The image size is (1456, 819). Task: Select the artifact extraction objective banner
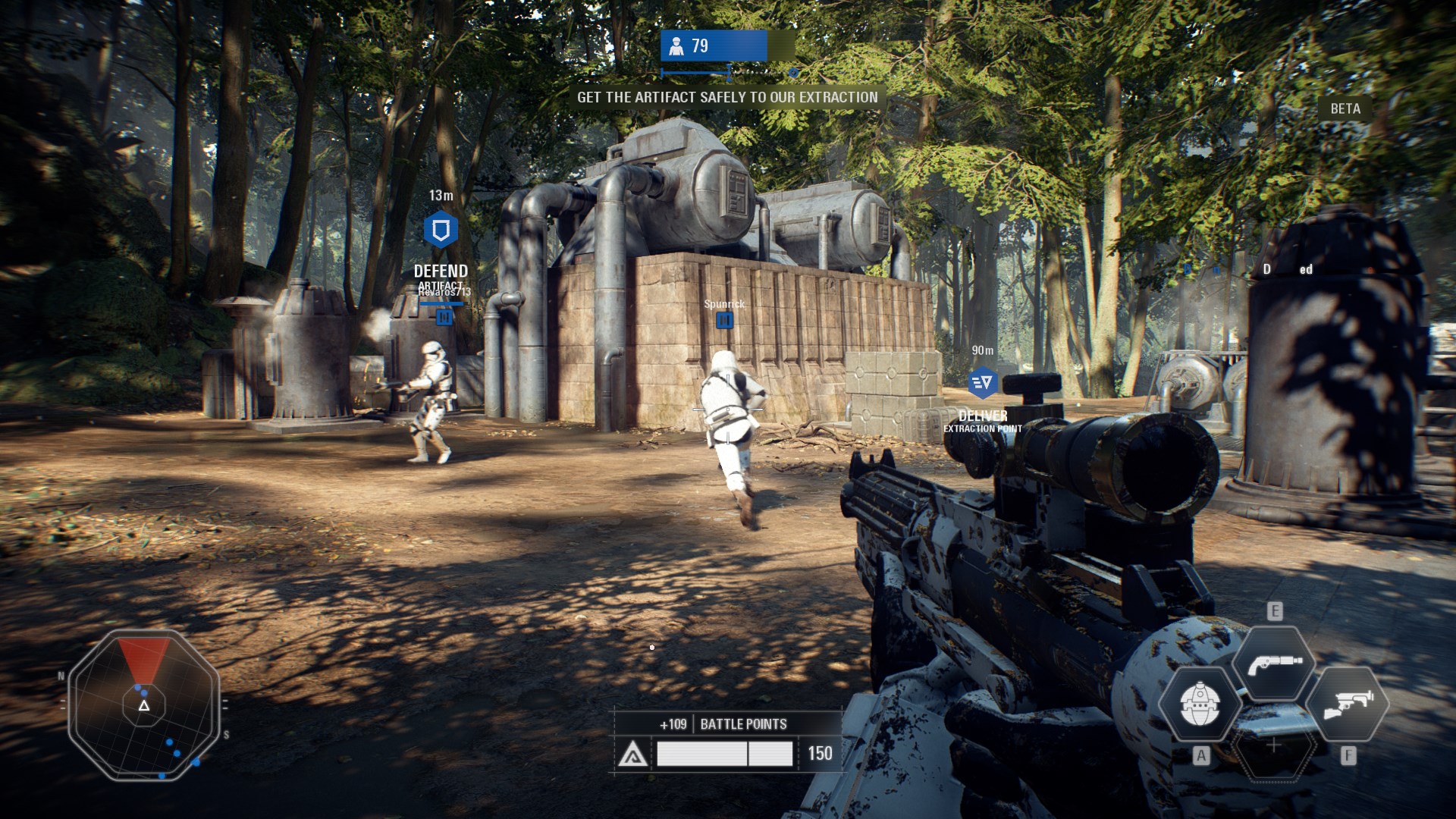click(727, 97)
